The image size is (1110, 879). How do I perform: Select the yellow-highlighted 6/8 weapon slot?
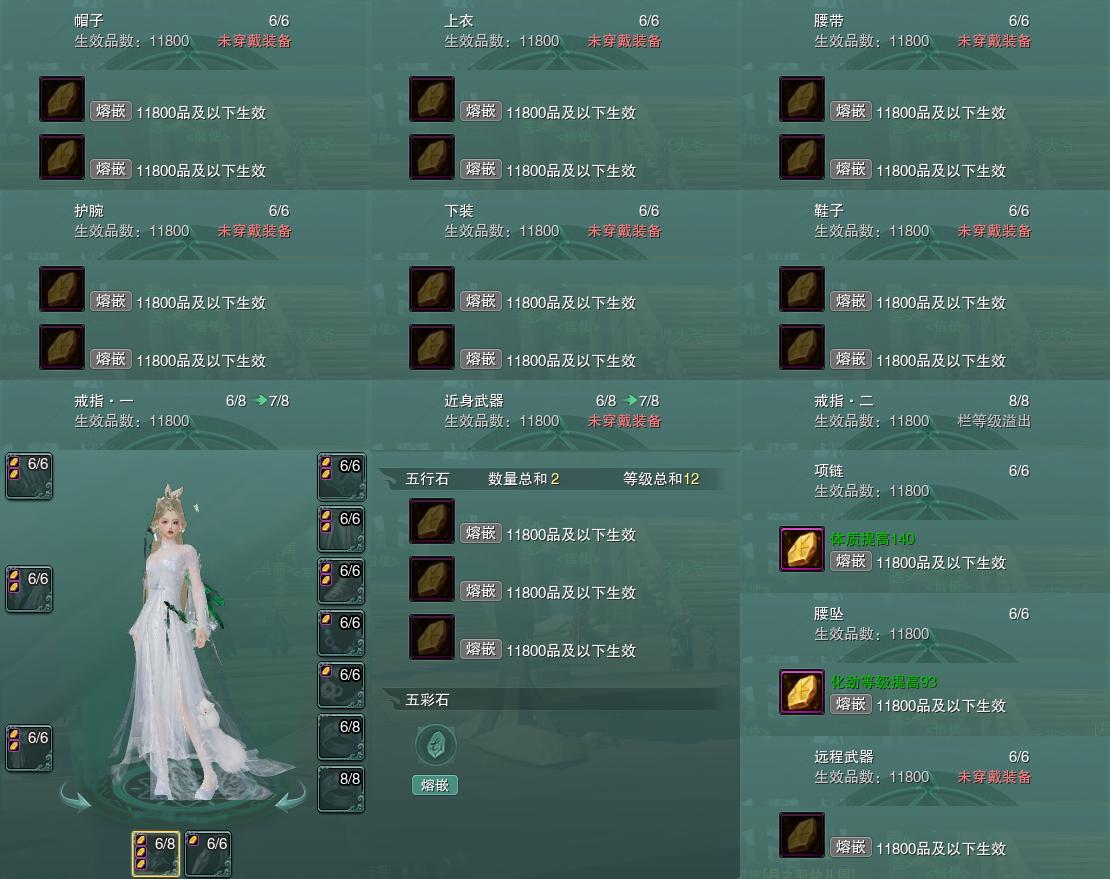156,854
